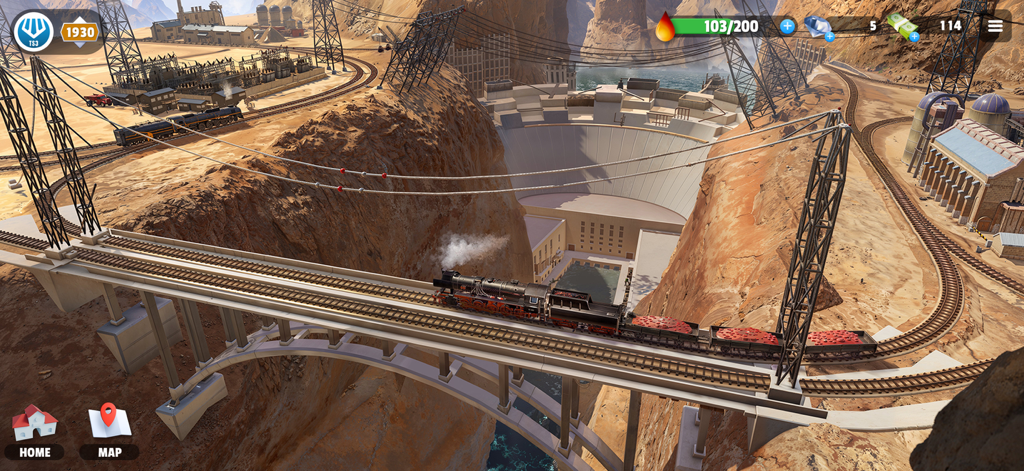This screenshot has width=1024, height=471.
Task: Open the HOME station button
Action: click(34, 430)
